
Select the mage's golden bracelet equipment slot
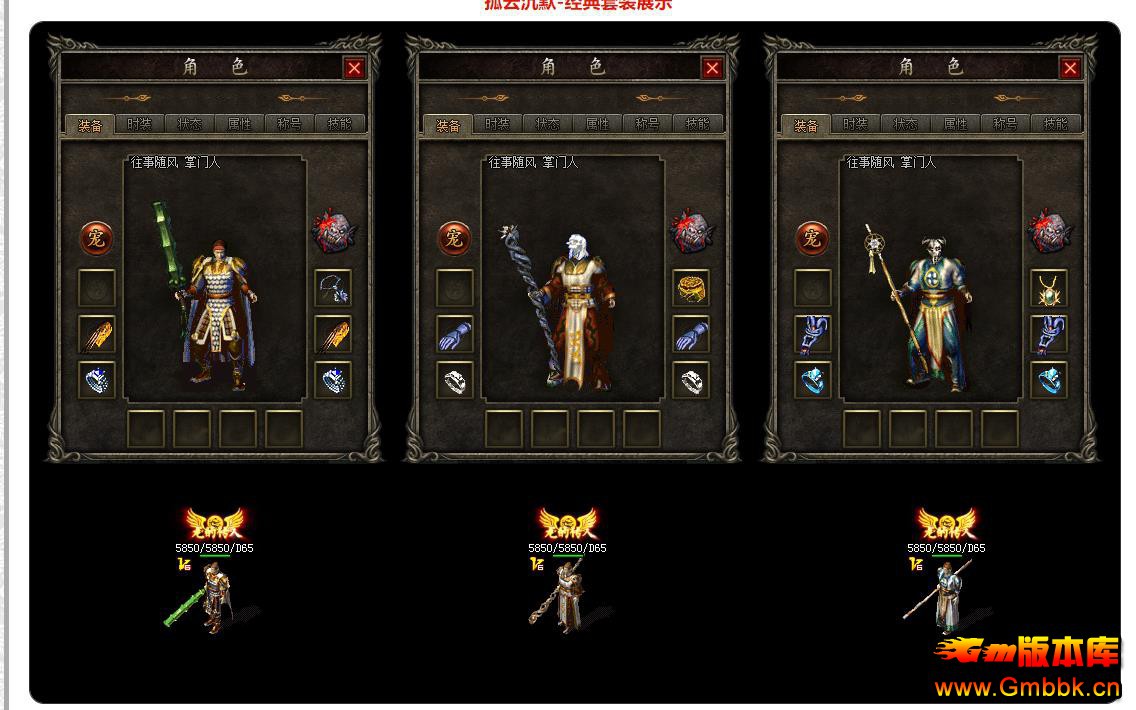click(691, 289)
